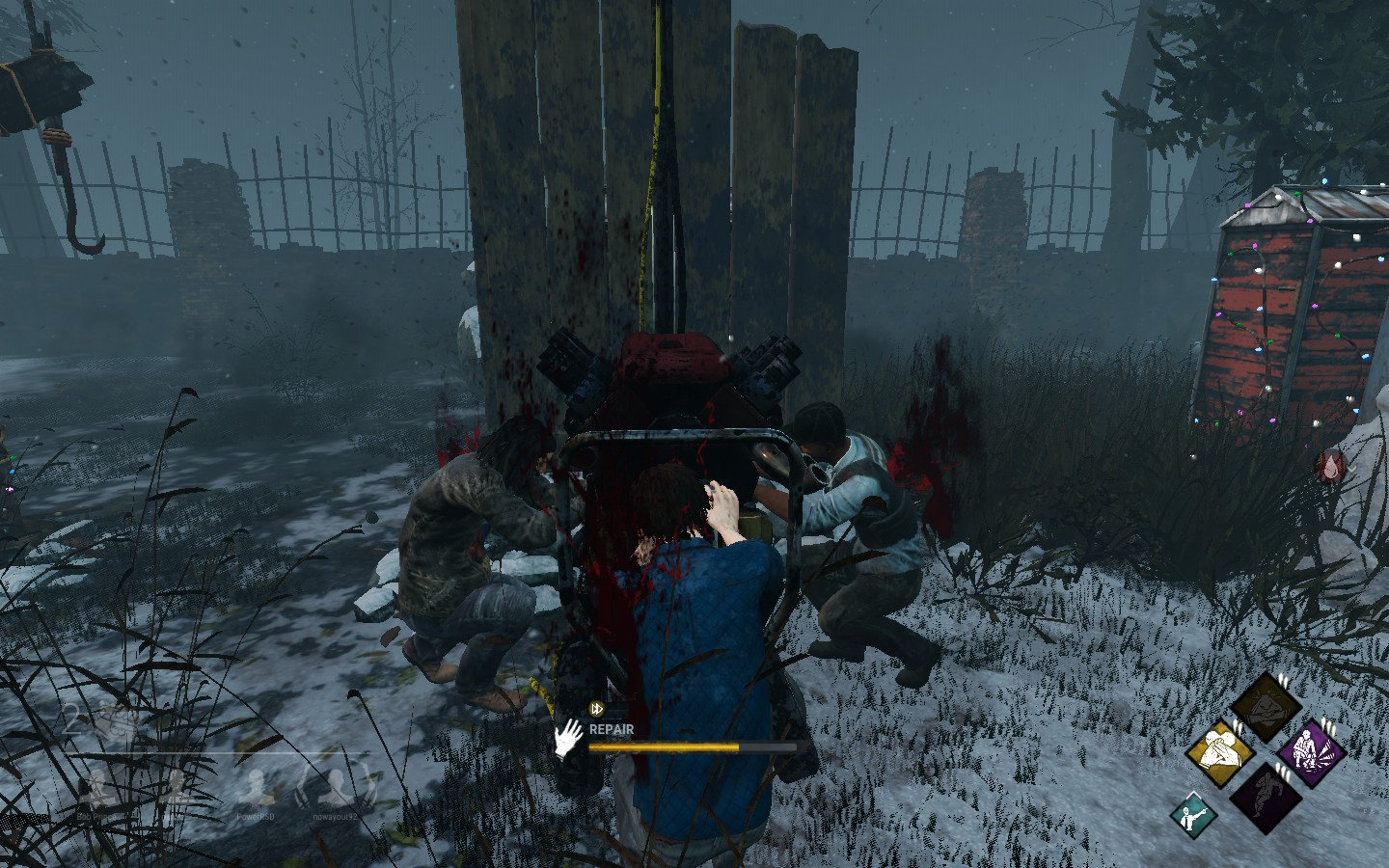Expand the small prompt arrow above REPAIR
Image resolution: width=1389 pixels, height=868 pixels.
[595, 709]
